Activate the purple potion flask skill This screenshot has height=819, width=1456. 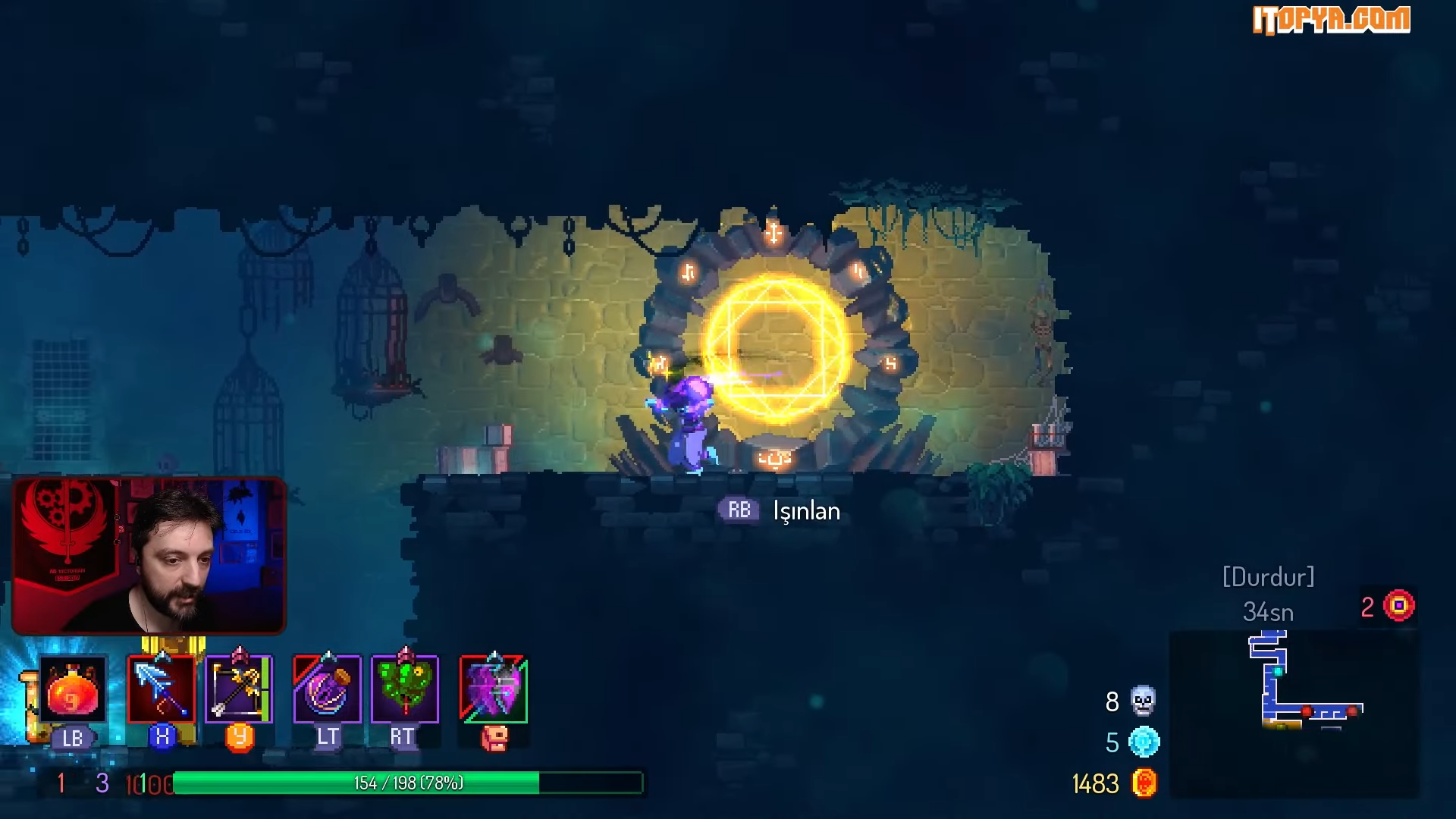(x=328, y=689)
